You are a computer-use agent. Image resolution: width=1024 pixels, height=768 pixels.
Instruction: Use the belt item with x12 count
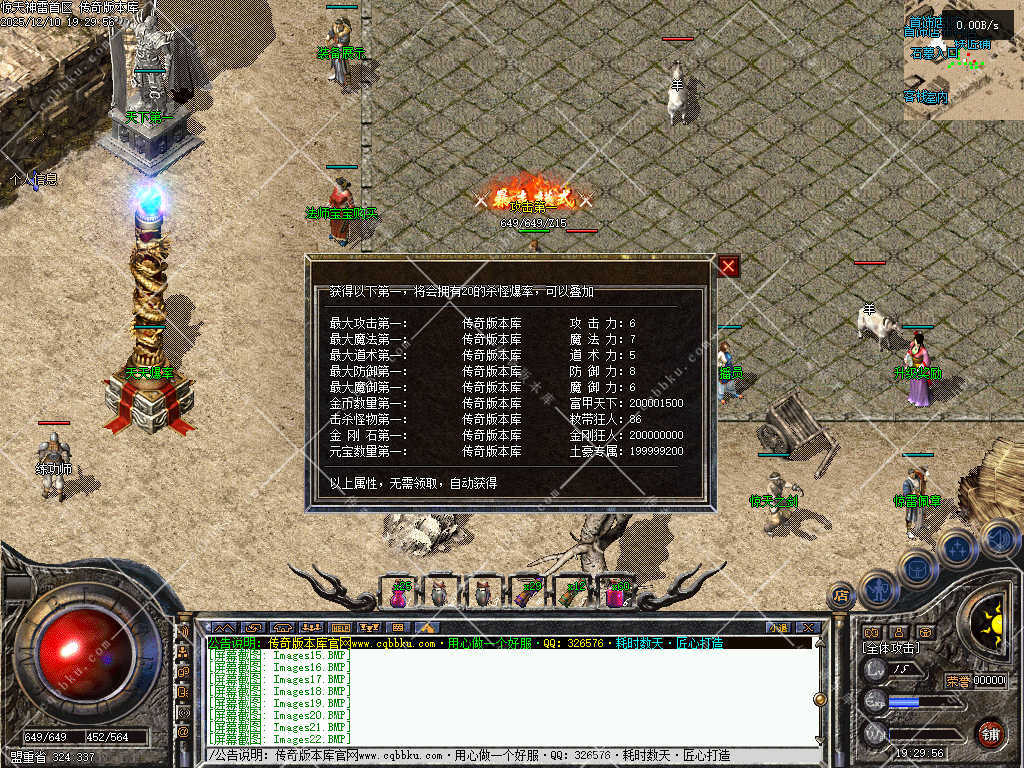pos(572,593)
